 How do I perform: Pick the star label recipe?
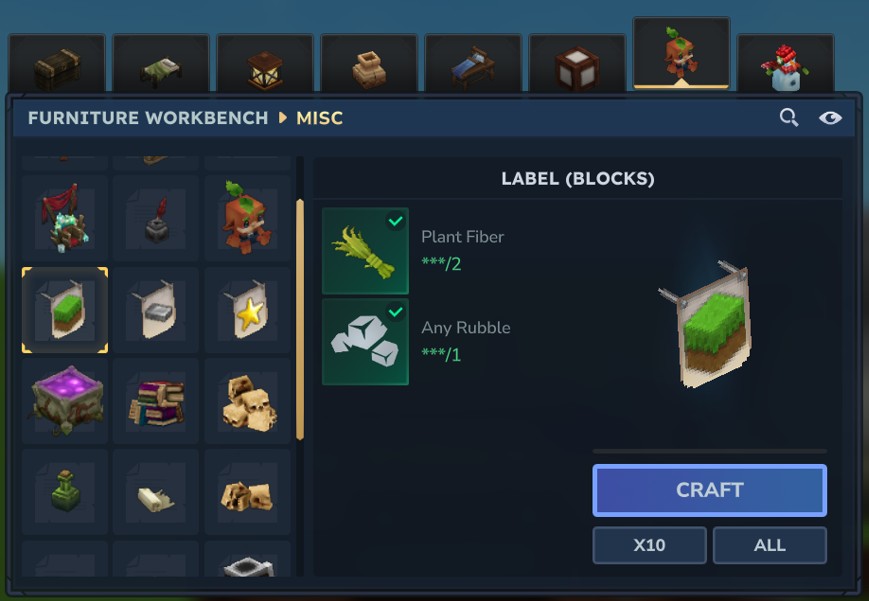pos(247,310)
